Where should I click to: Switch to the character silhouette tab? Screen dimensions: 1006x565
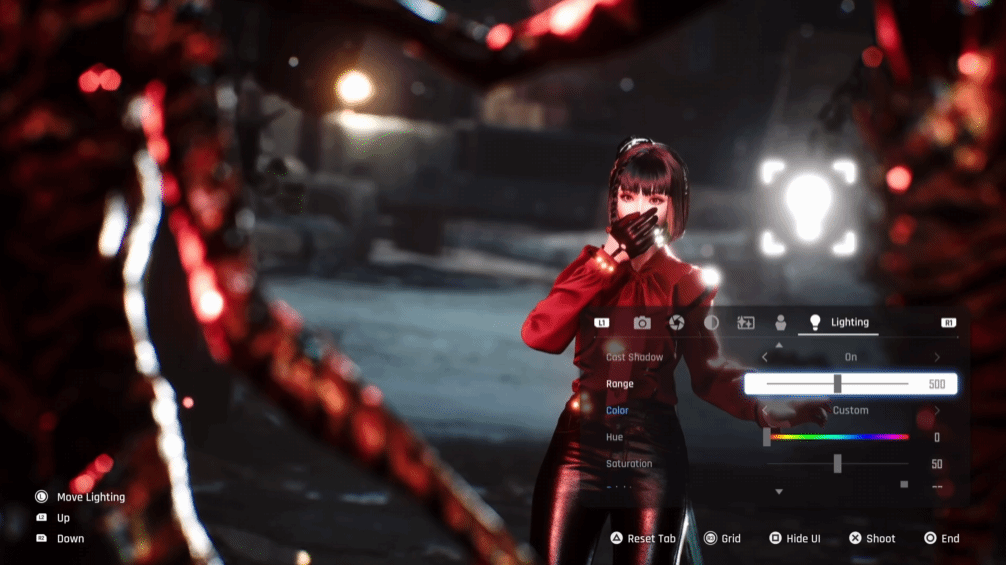[781, 323]
